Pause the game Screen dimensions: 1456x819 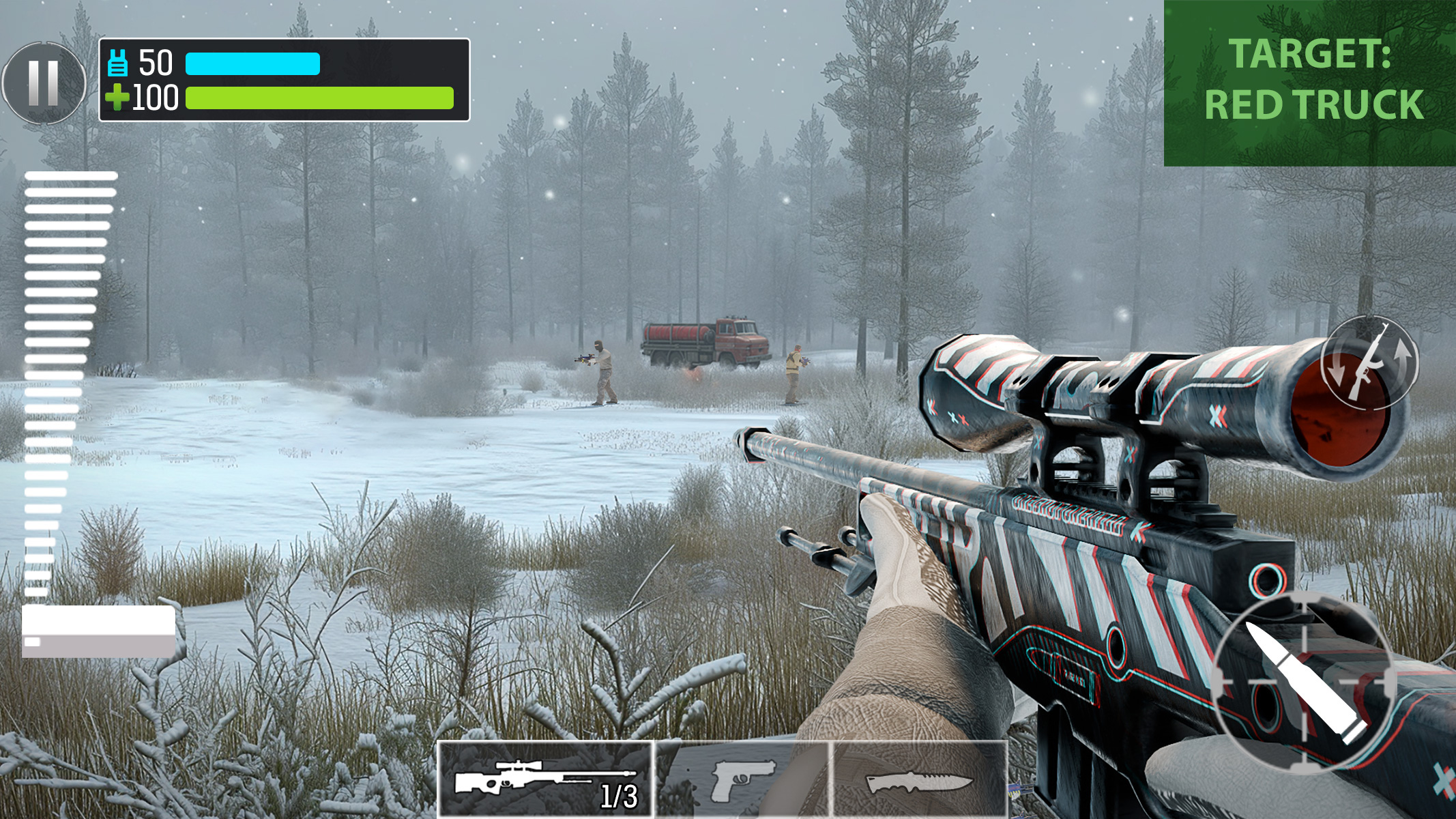click(45, 82)
